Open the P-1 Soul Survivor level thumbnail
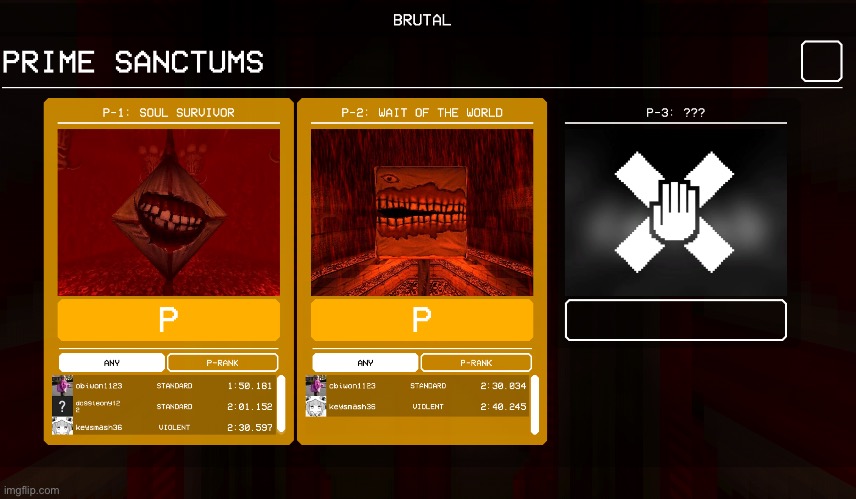The image size is (856, 499). (x=168, y=212)
